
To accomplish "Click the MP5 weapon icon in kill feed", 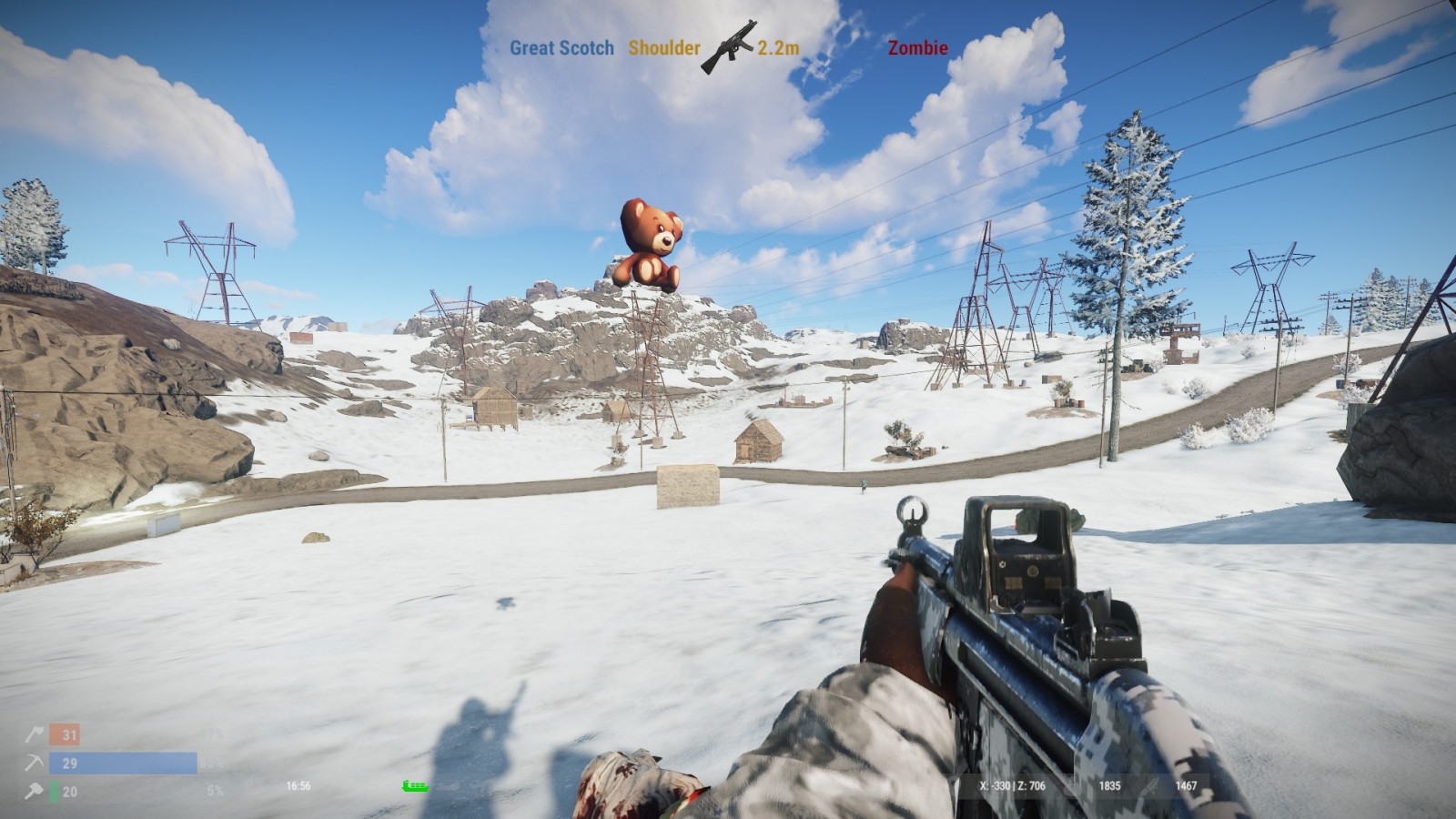I will [729, 46].
